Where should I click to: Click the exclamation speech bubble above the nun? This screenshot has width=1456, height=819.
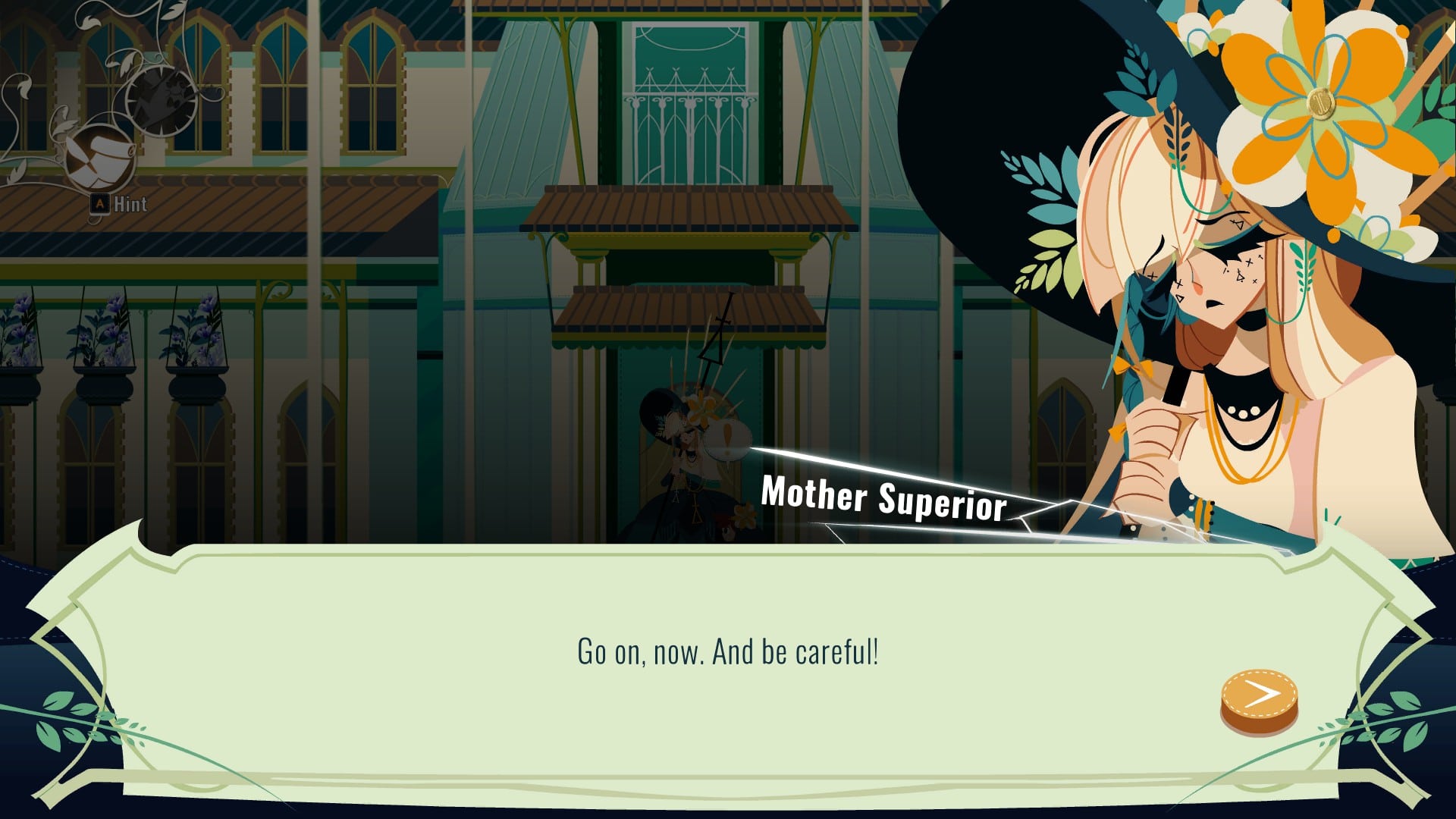[x=728, y=436]
